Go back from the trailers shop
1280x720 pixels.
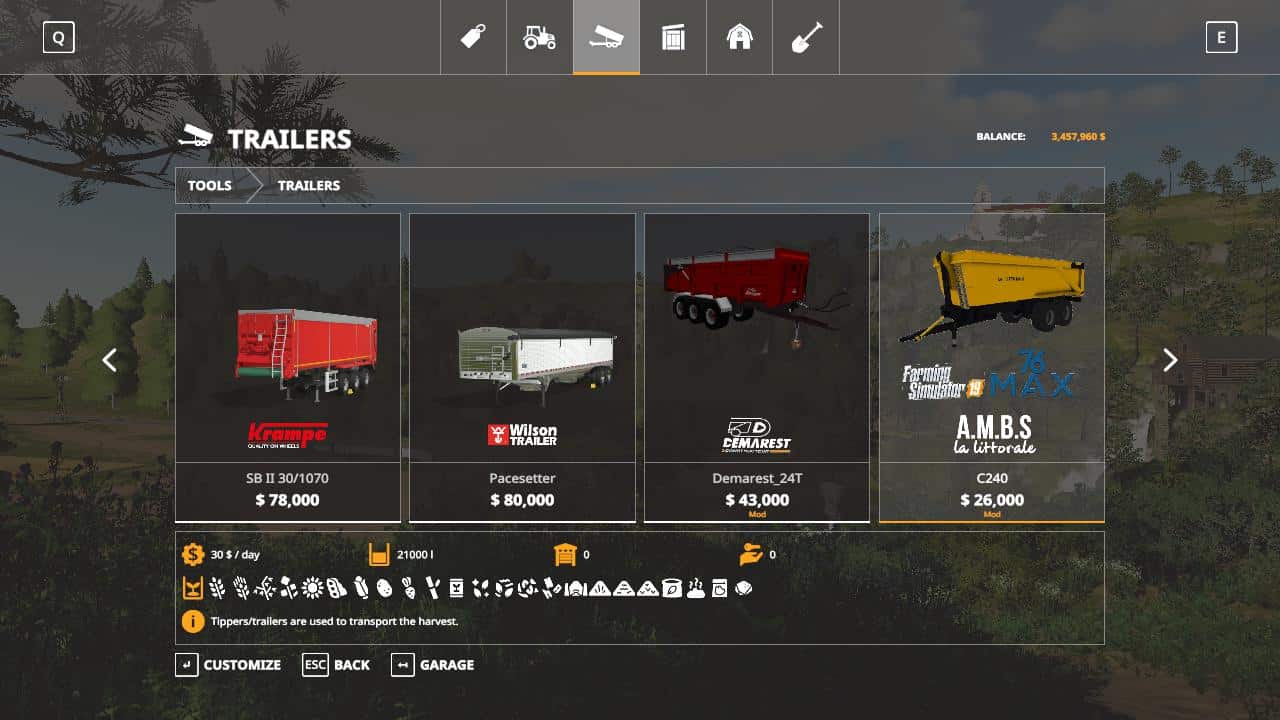(x=337, y=665)
